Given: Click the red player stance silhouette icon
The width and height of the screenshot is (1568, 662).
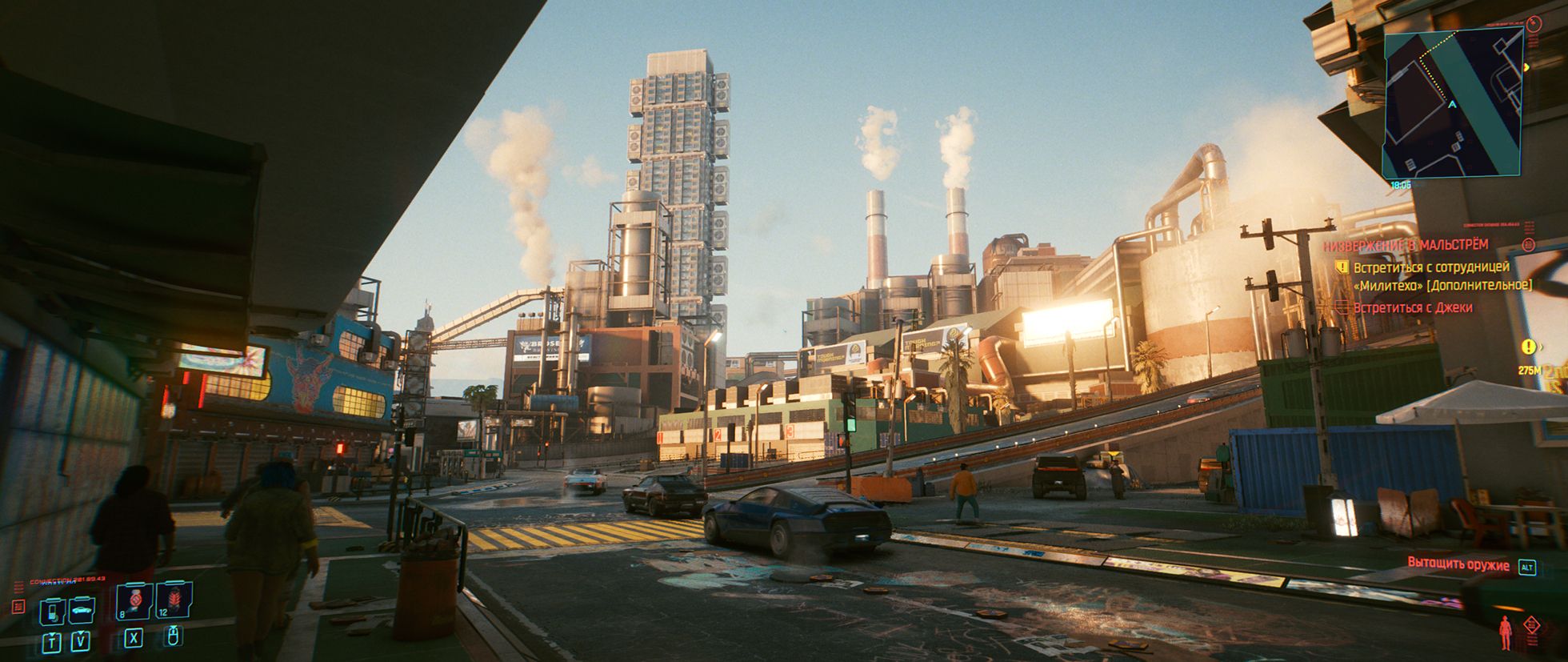Looking at the screenshot, I should click(x=1506, y=632).
